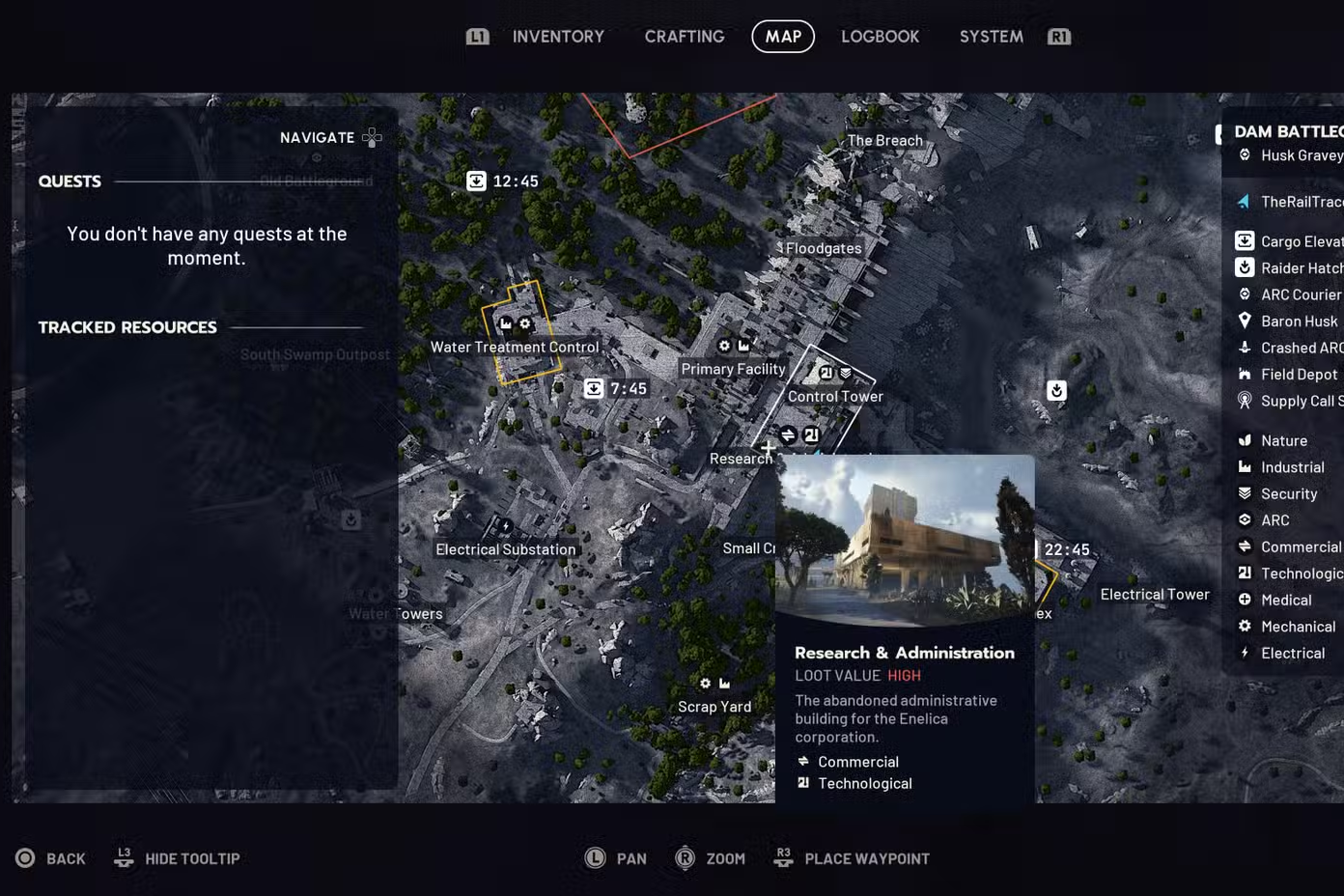This screenshot has width=1344, height=896.
Task: Choose the Electrical Tower map label
Action: click(x=1155, y=595)
